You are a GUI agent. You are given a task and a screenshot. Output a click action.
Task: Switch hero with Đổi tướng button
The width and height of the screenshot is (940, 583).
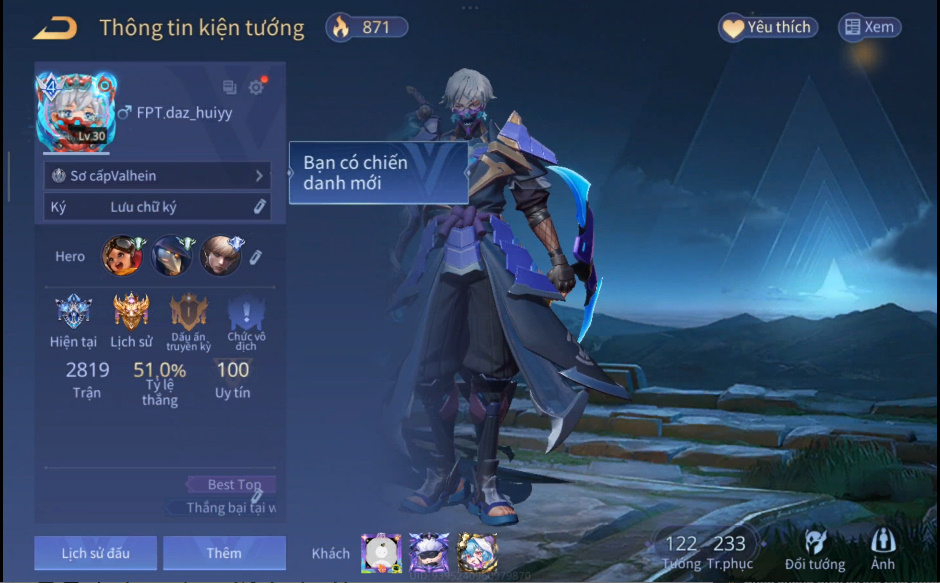tap(814, 548)
